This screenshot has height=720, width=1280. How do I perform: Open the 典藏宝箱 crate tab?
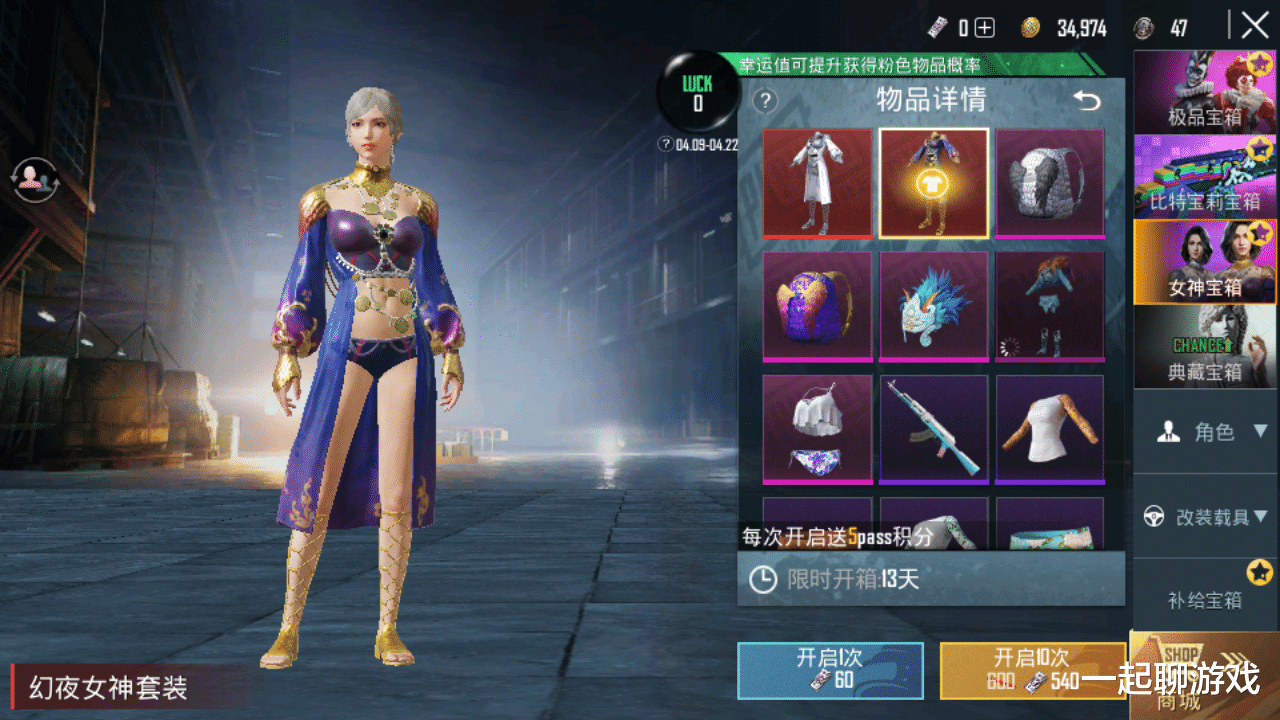(x=1204, y=347)
